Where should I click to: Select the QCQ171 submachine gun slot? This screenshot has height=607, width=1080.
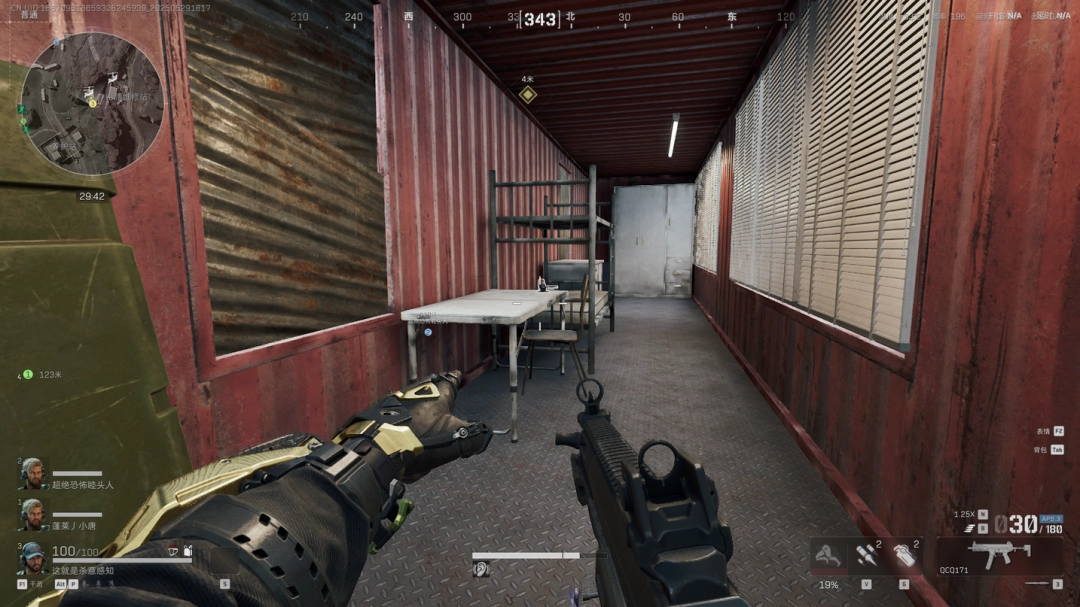coord(999,551)
